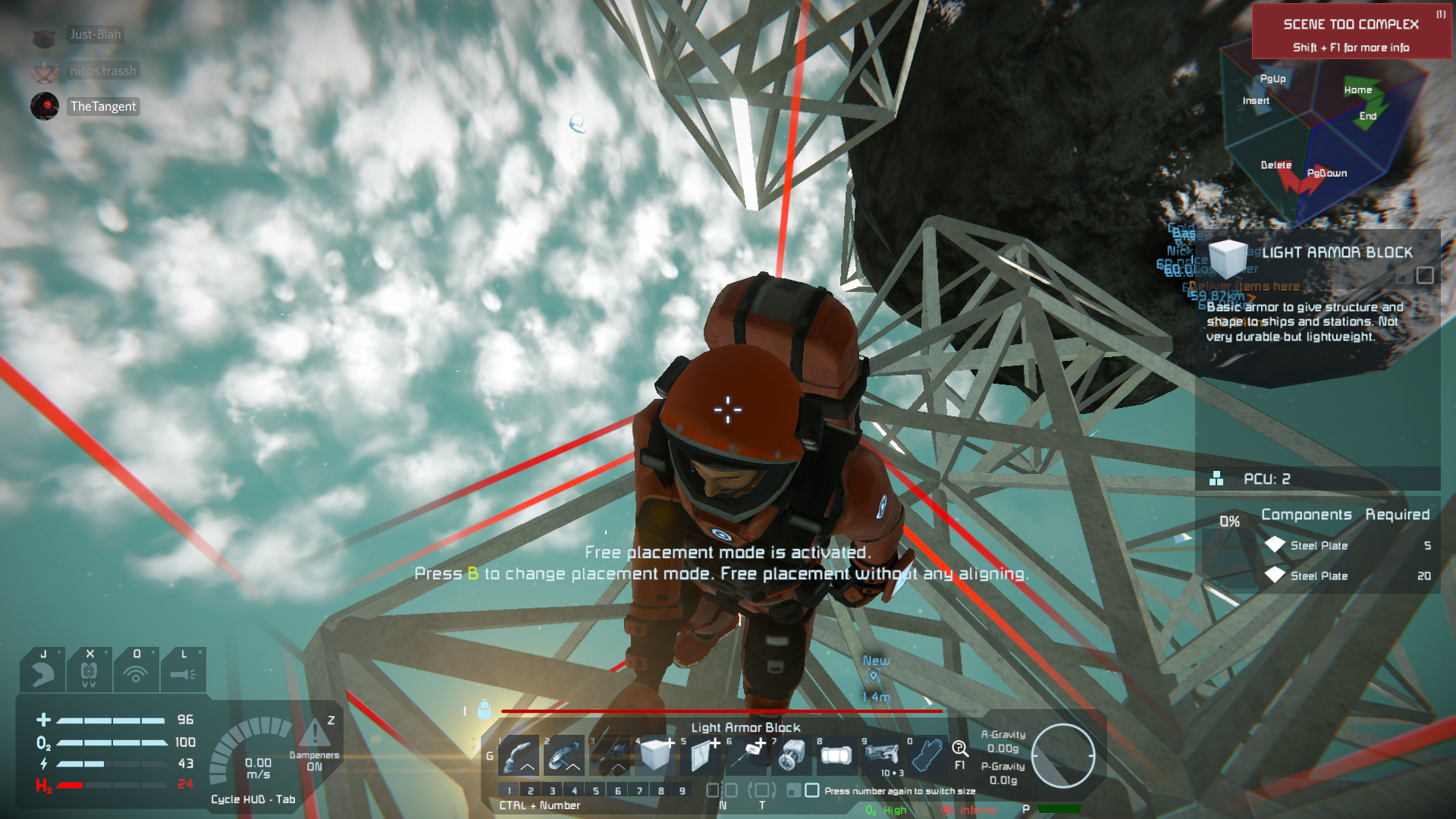1456x819 pixels.
Task: Toggle the broadcasting antenna icon
Action: pyautogui.click(x=136, y=671)
